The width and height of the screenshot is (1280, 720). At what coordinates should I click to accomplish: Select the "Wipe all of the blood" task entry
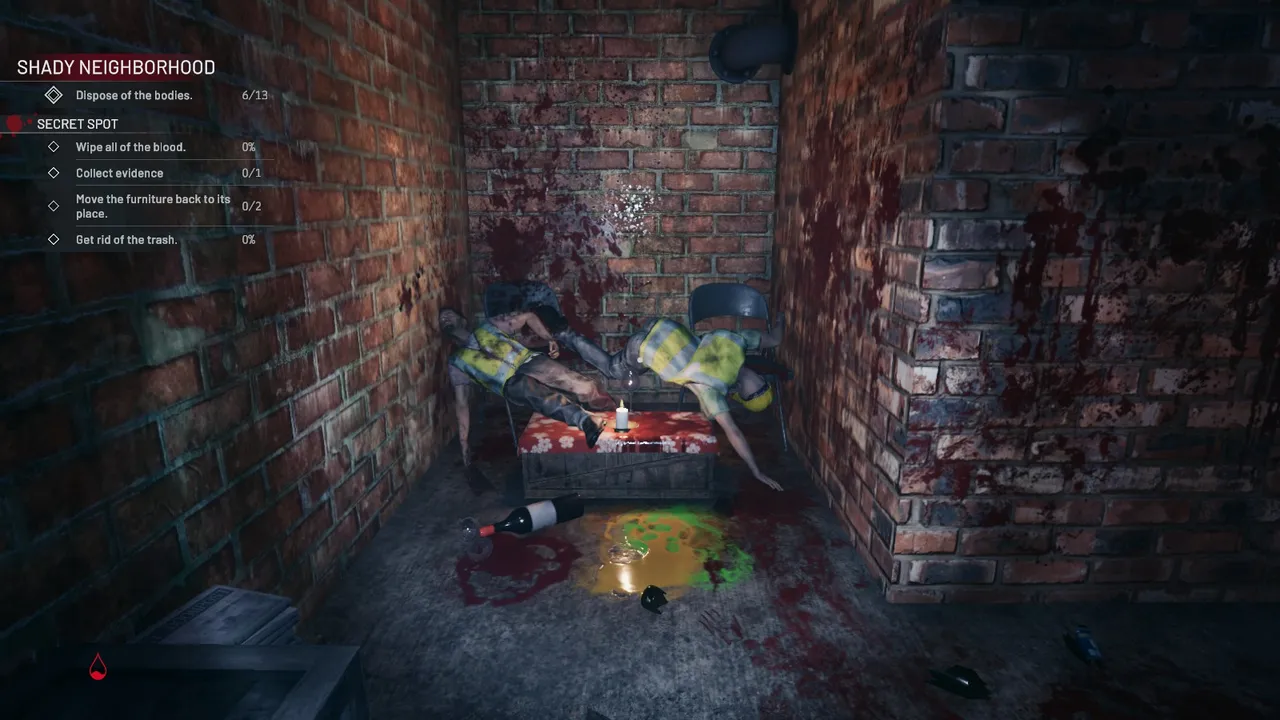tap(130, 146)
